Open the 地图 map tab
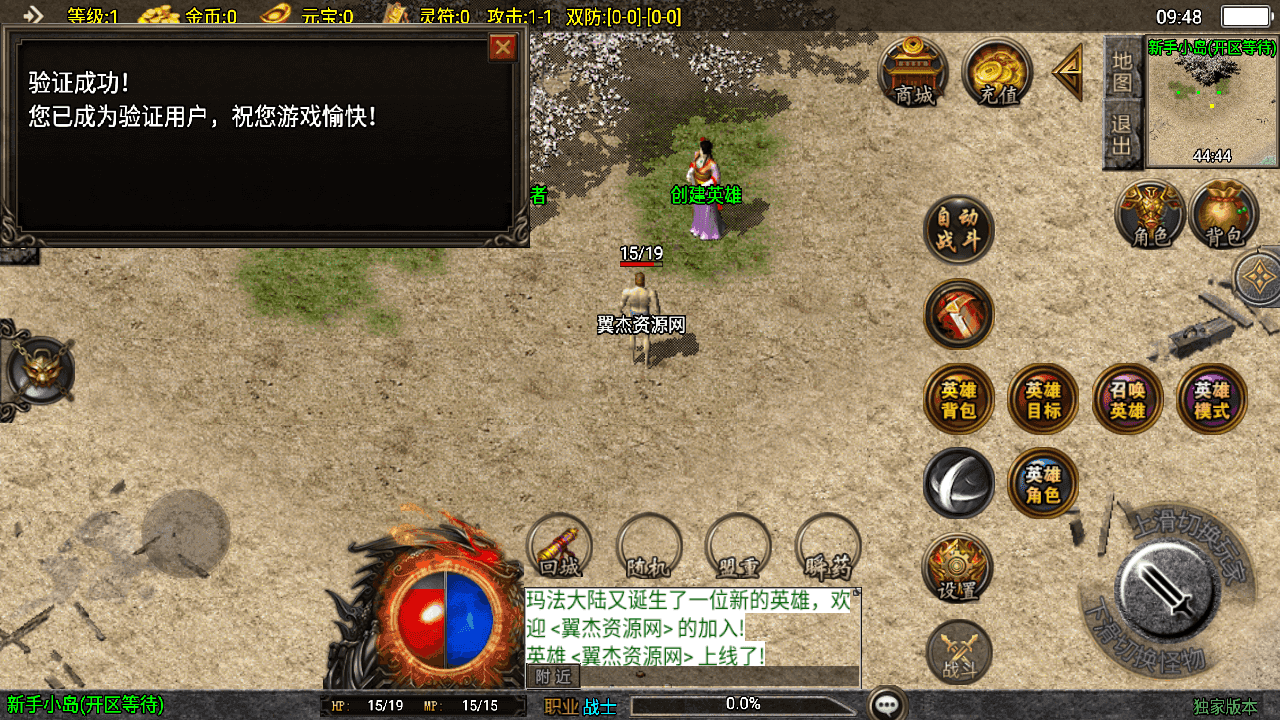Image resolution: width=1280 pixels, height=720 pixels. 1122,71
